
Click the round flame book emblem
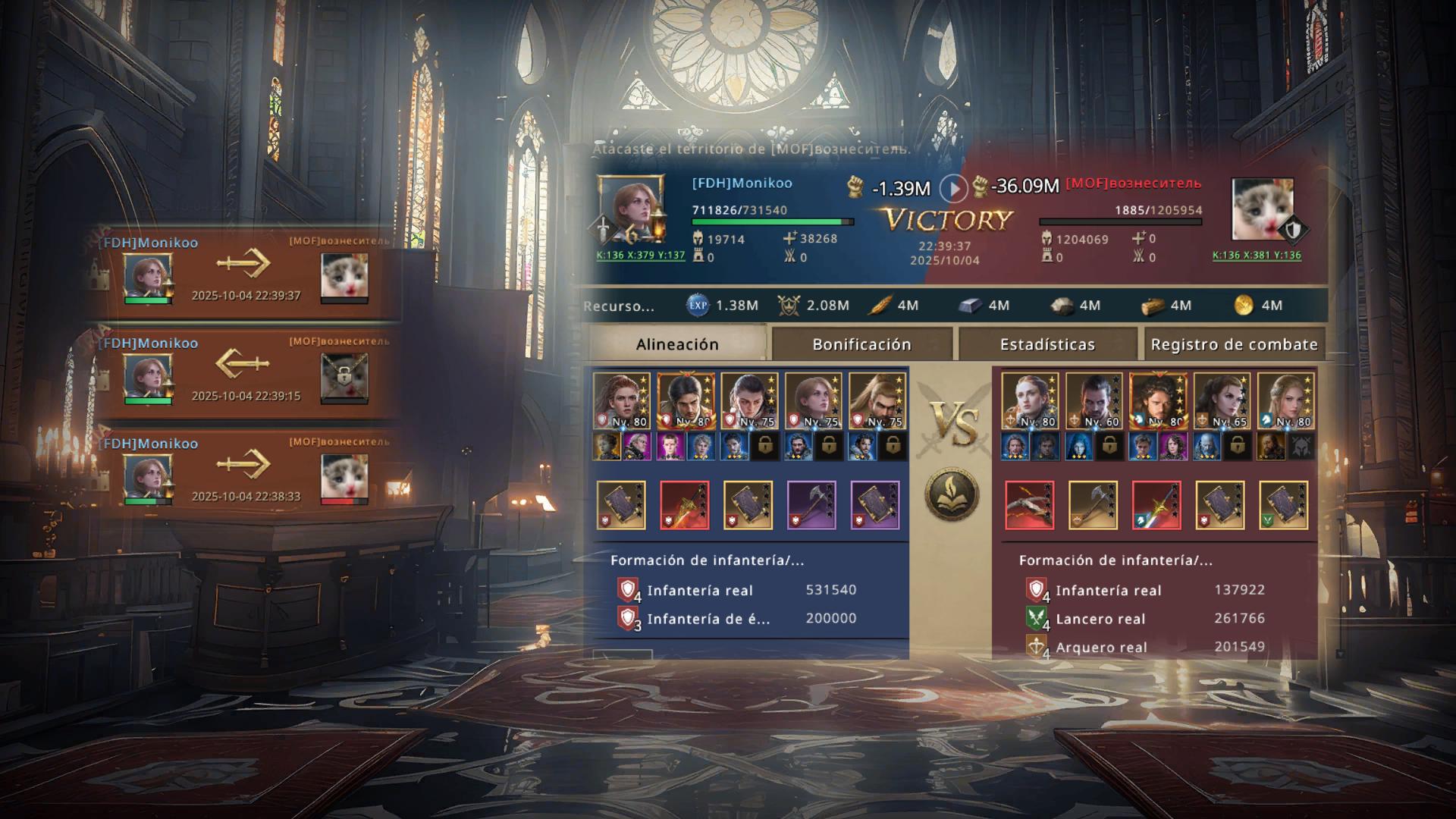pyautogui.click(x=952, y=495)
